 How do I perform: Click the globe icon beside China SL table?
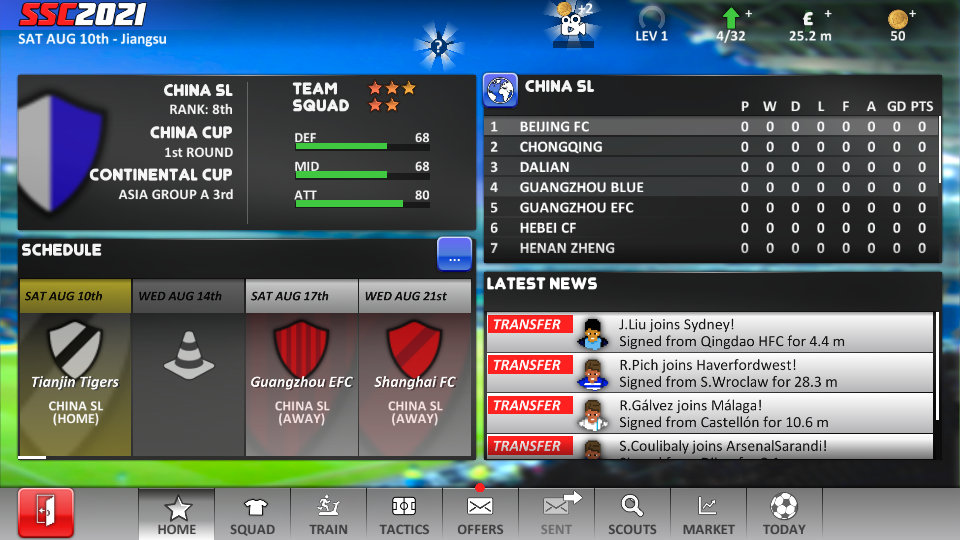click(x=500, y=89)
